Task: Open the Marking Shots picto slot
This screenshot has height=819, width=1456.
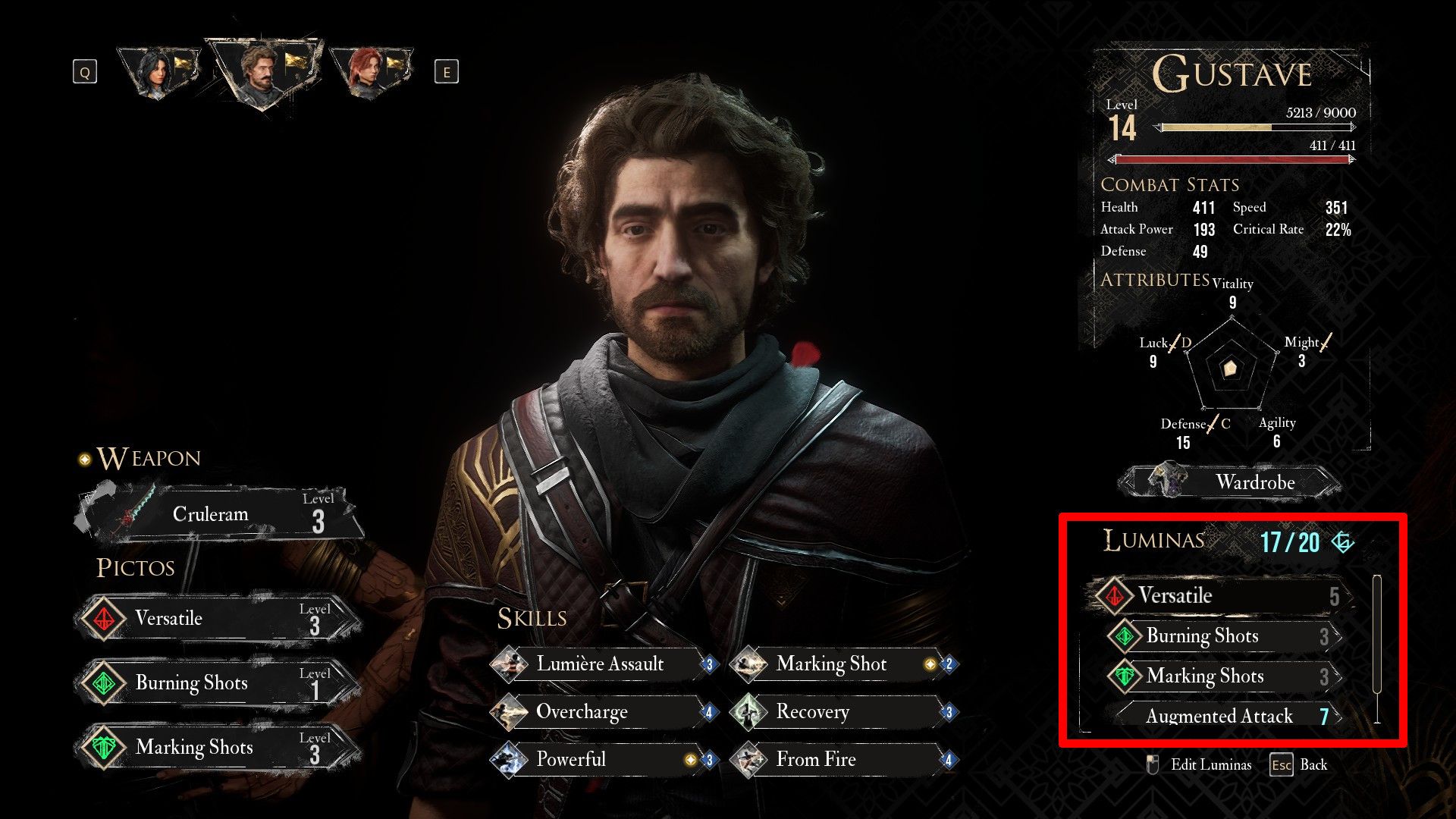Action: pyautogui.click(x=220, y=748)
